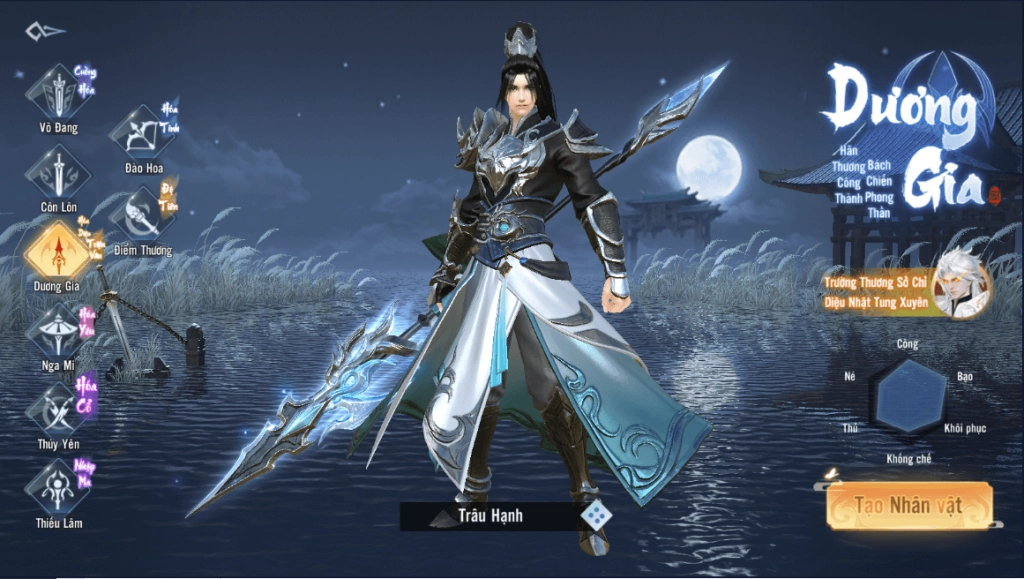
Task: Select the Côn Lôn faction
Action: [x=58, y=172]
